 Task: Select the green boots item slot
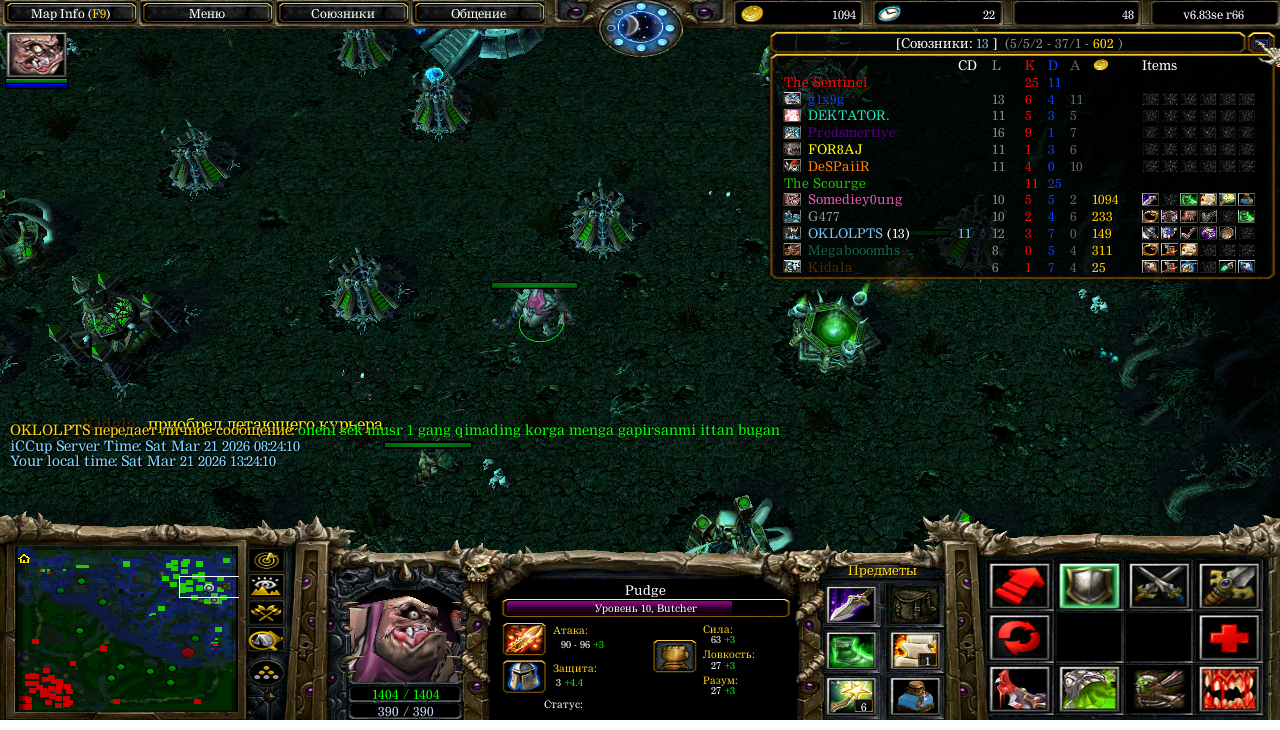pyautogui.click(x=852, y=651)
